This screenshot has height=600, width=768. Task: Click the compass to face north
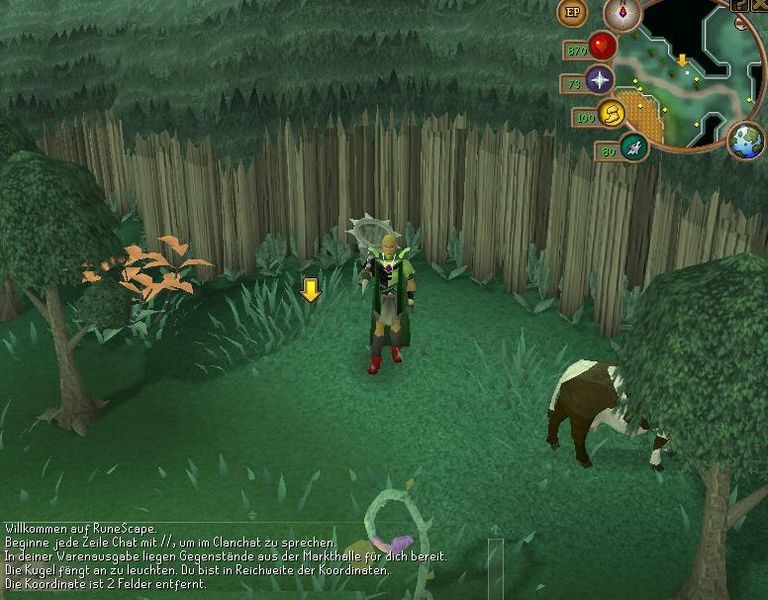(x=623, y=12)
